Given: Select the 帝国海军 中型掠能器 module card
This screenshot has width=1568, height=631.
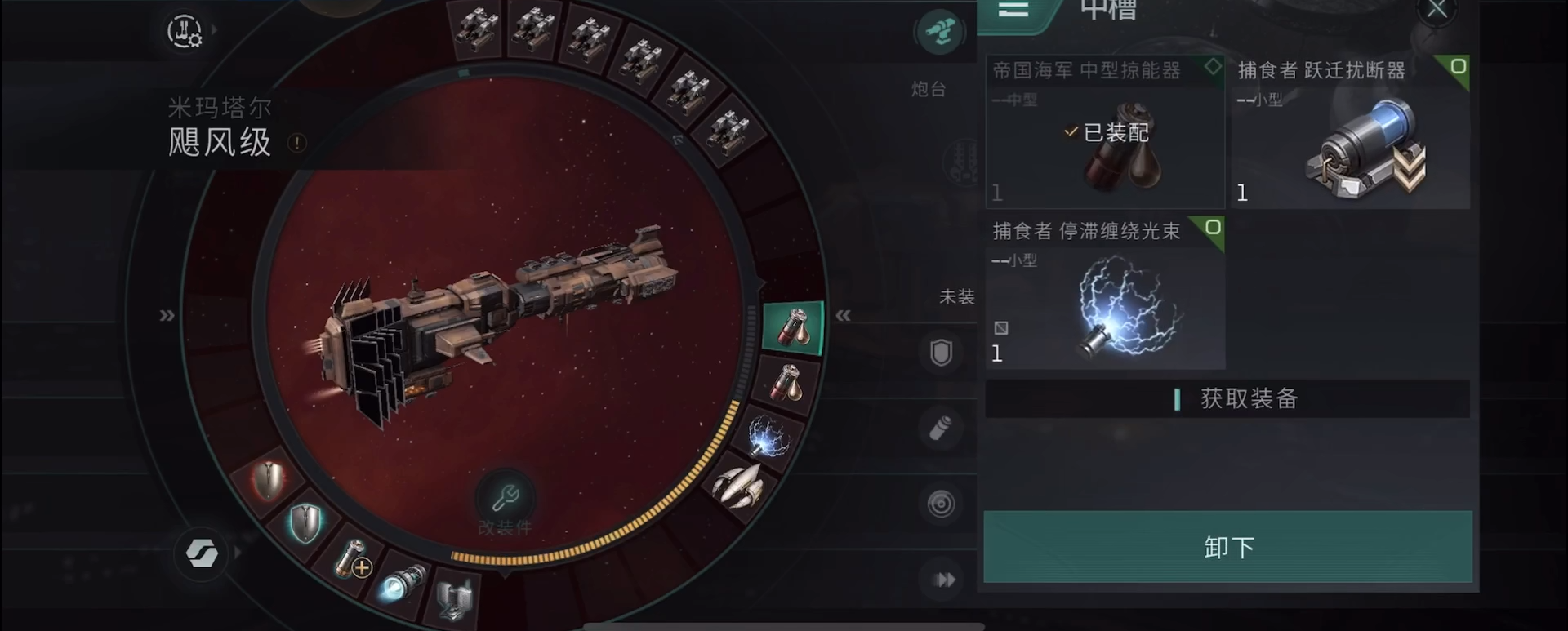Looking at the screenshot, I should tap(1104, 132).
